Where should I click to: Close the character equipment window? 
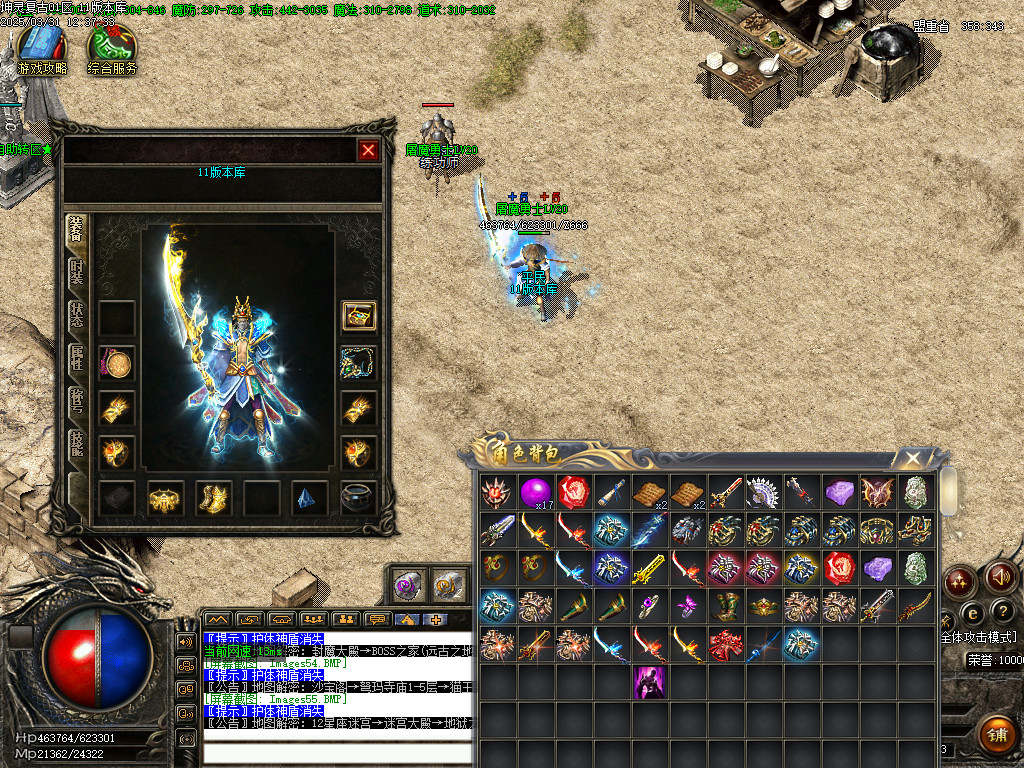[x=369, y=150]
